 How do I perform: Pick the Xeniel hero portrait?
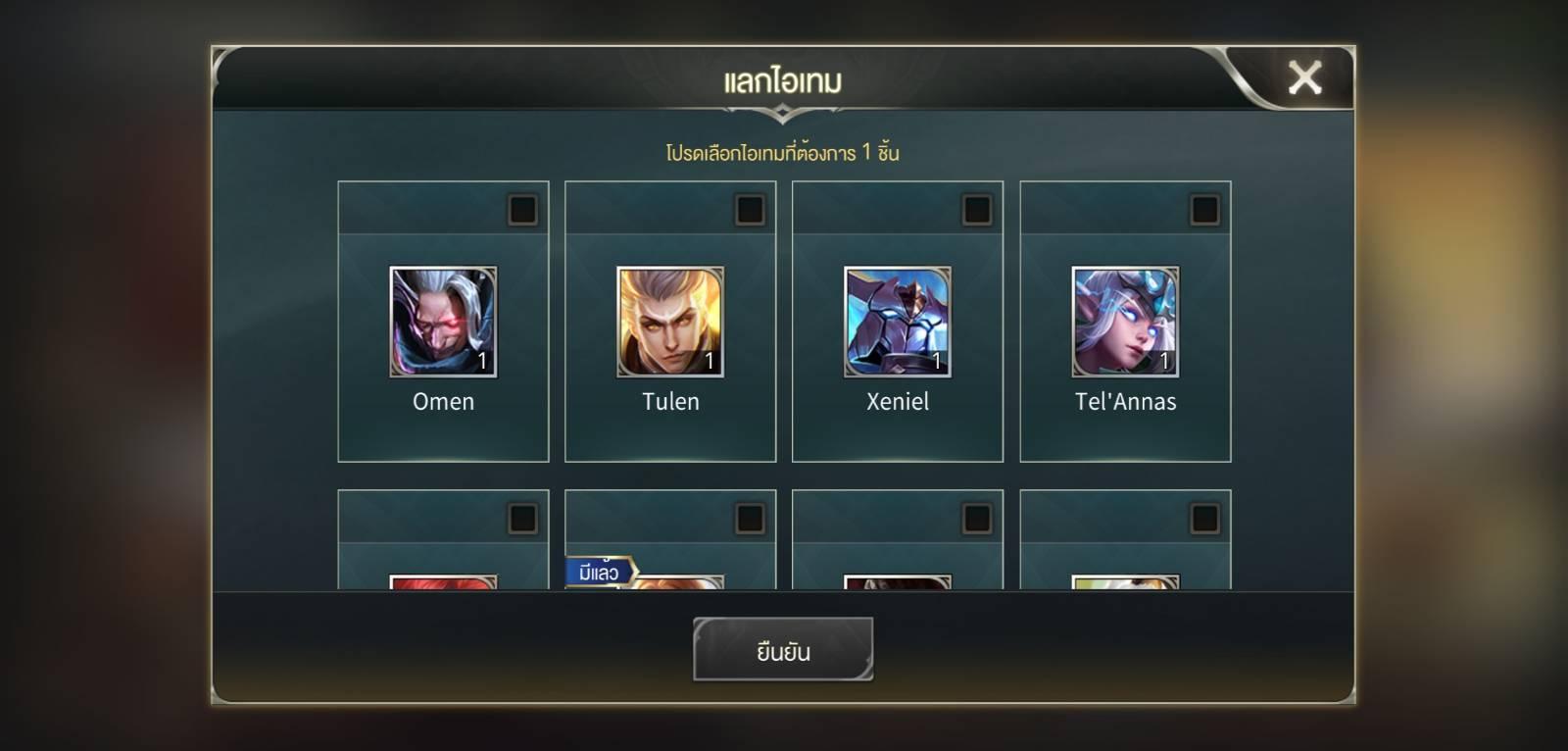coord(898,322)
